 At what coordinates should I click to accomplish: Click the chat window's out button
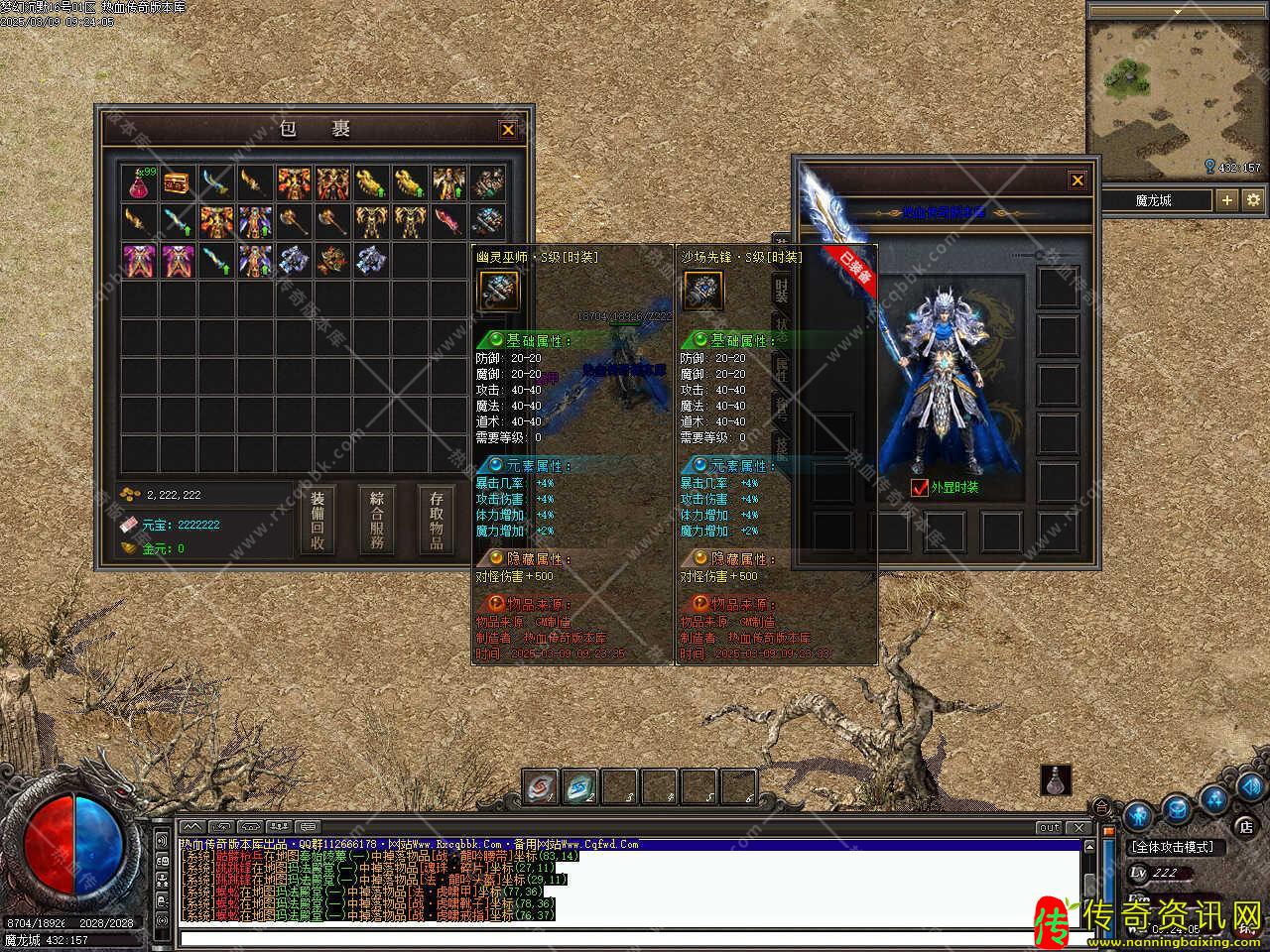[1049, 827]
